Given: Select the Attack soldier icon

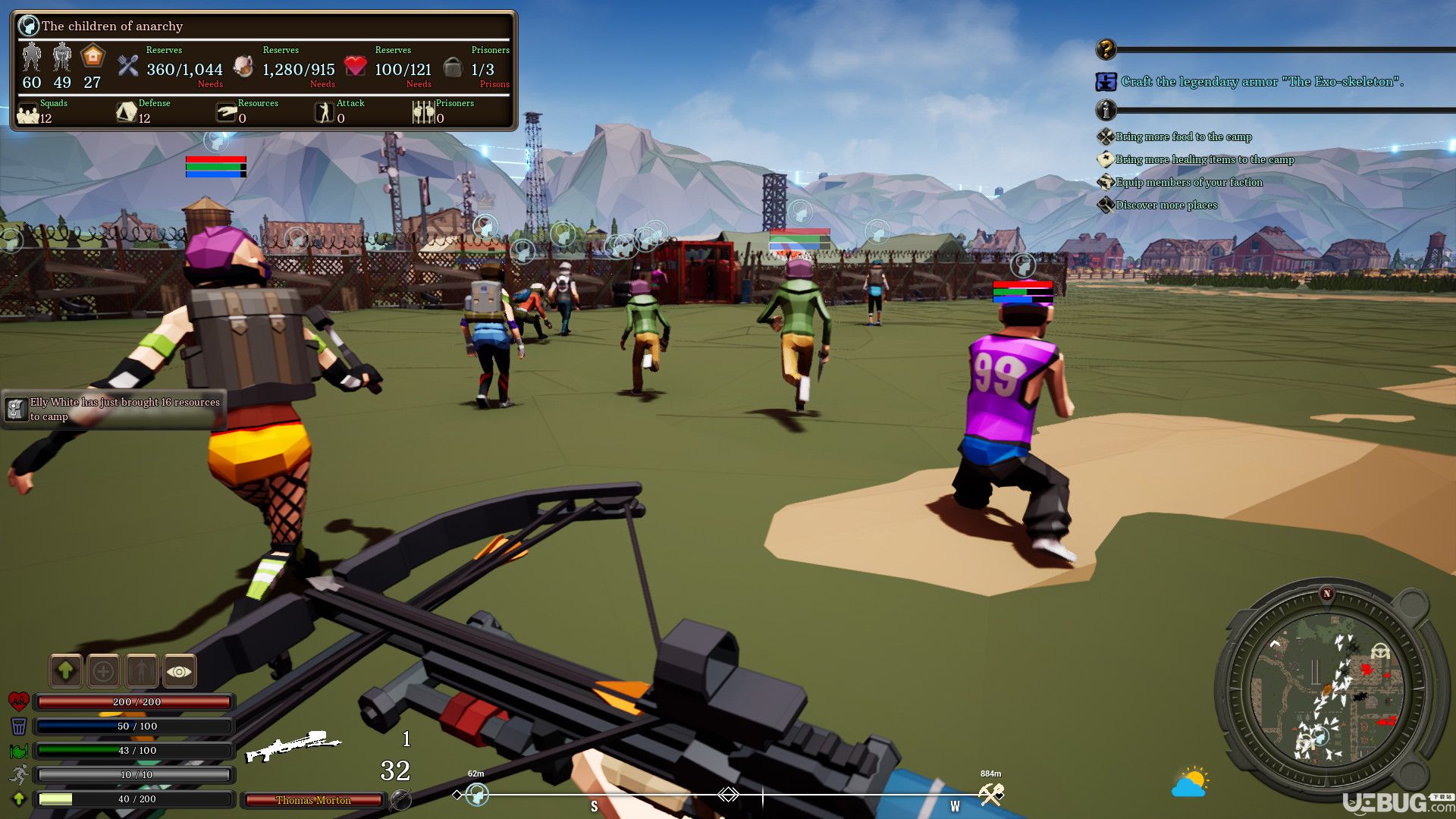Looking at the screenshot, I should click(x=325, y=113).
